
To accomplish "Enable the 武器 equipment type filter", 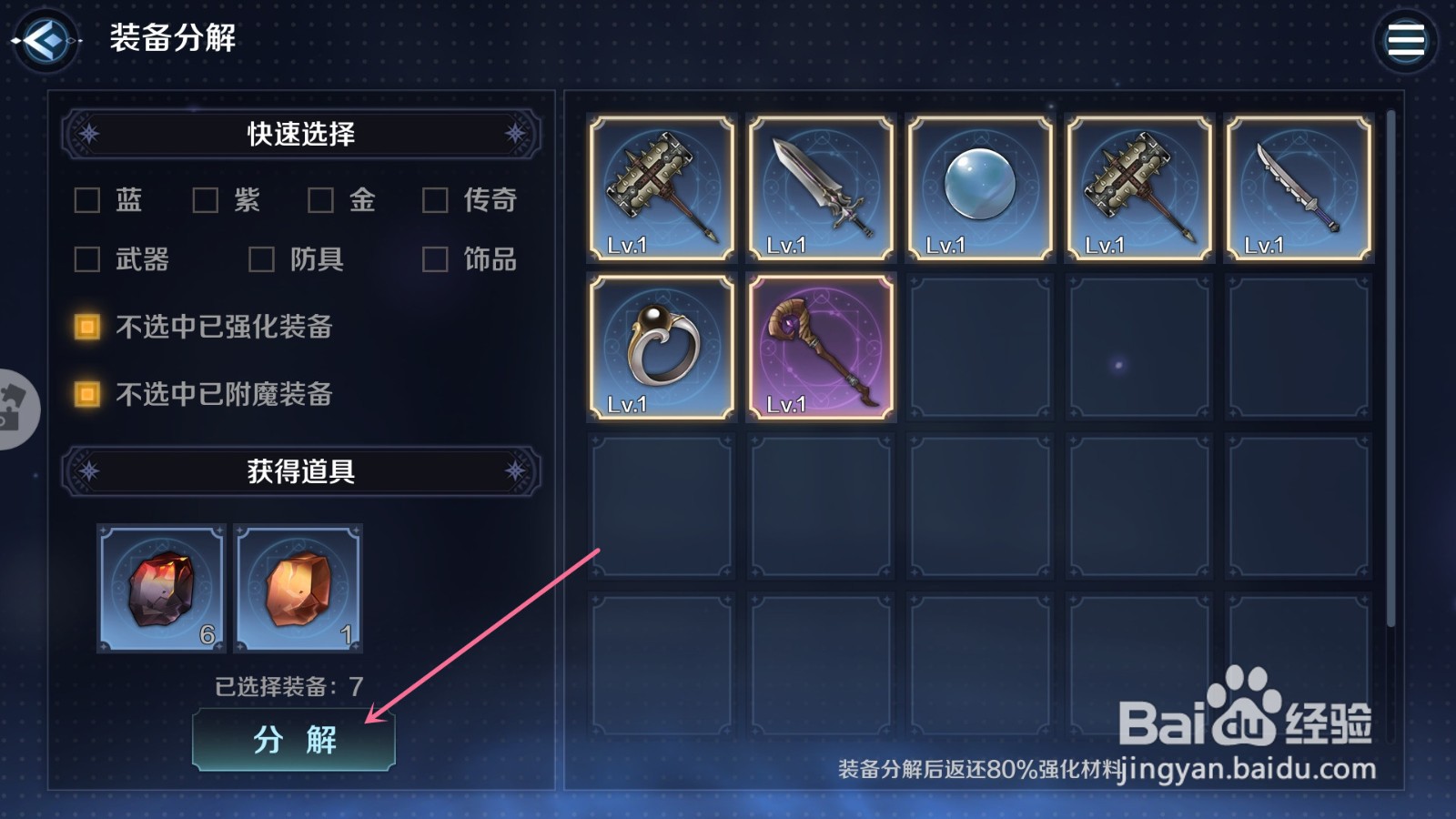I will point(86,260).
